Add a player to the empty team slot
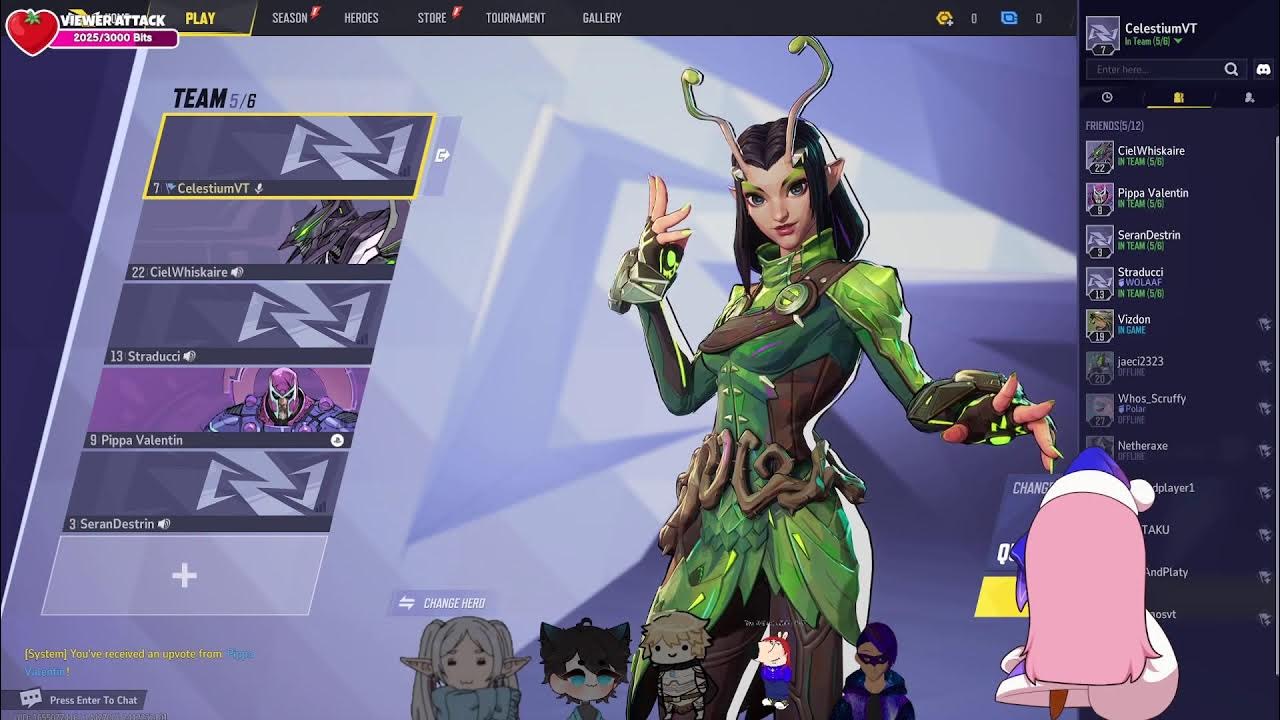This screenshot has height=720, width=1280. tap(184, 575)
